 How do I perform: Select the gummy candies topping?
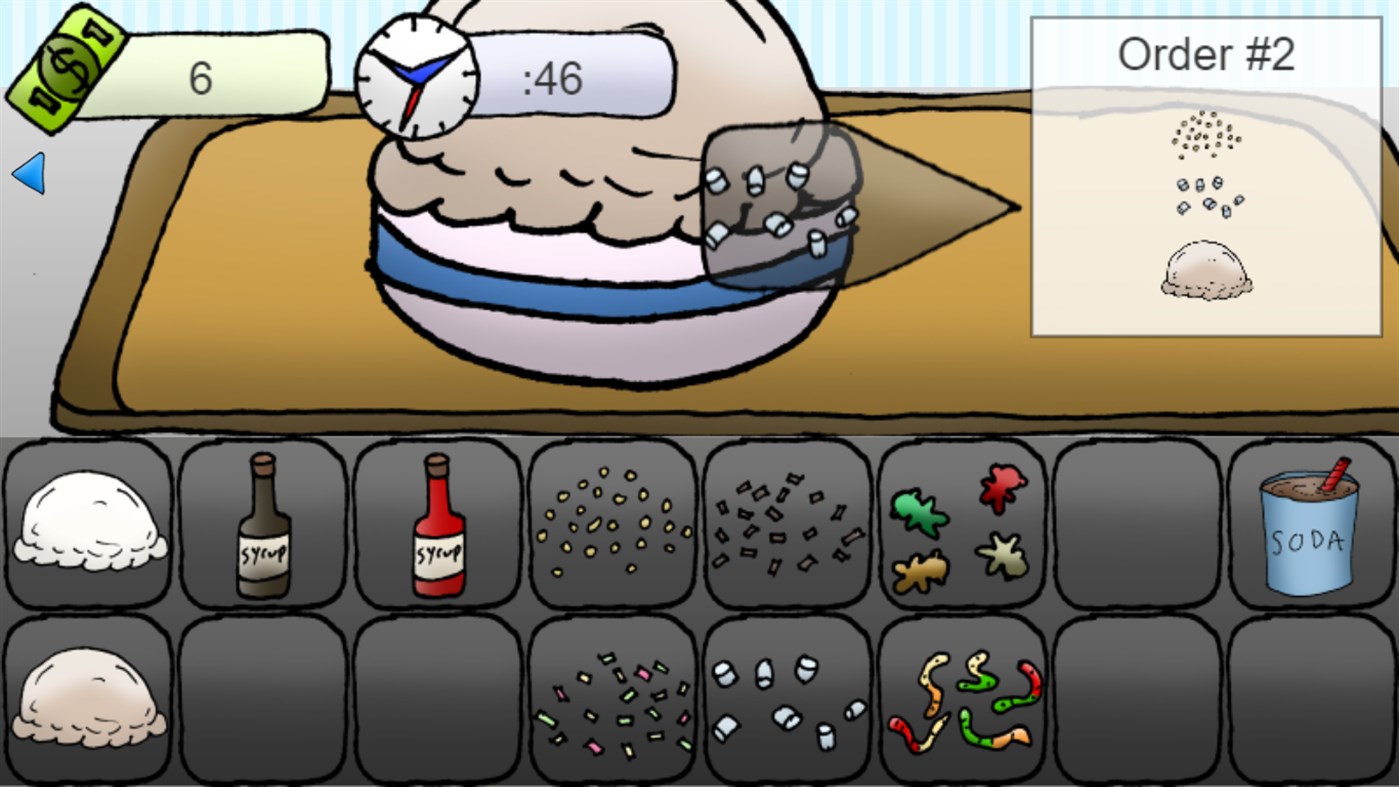point(961,525)
